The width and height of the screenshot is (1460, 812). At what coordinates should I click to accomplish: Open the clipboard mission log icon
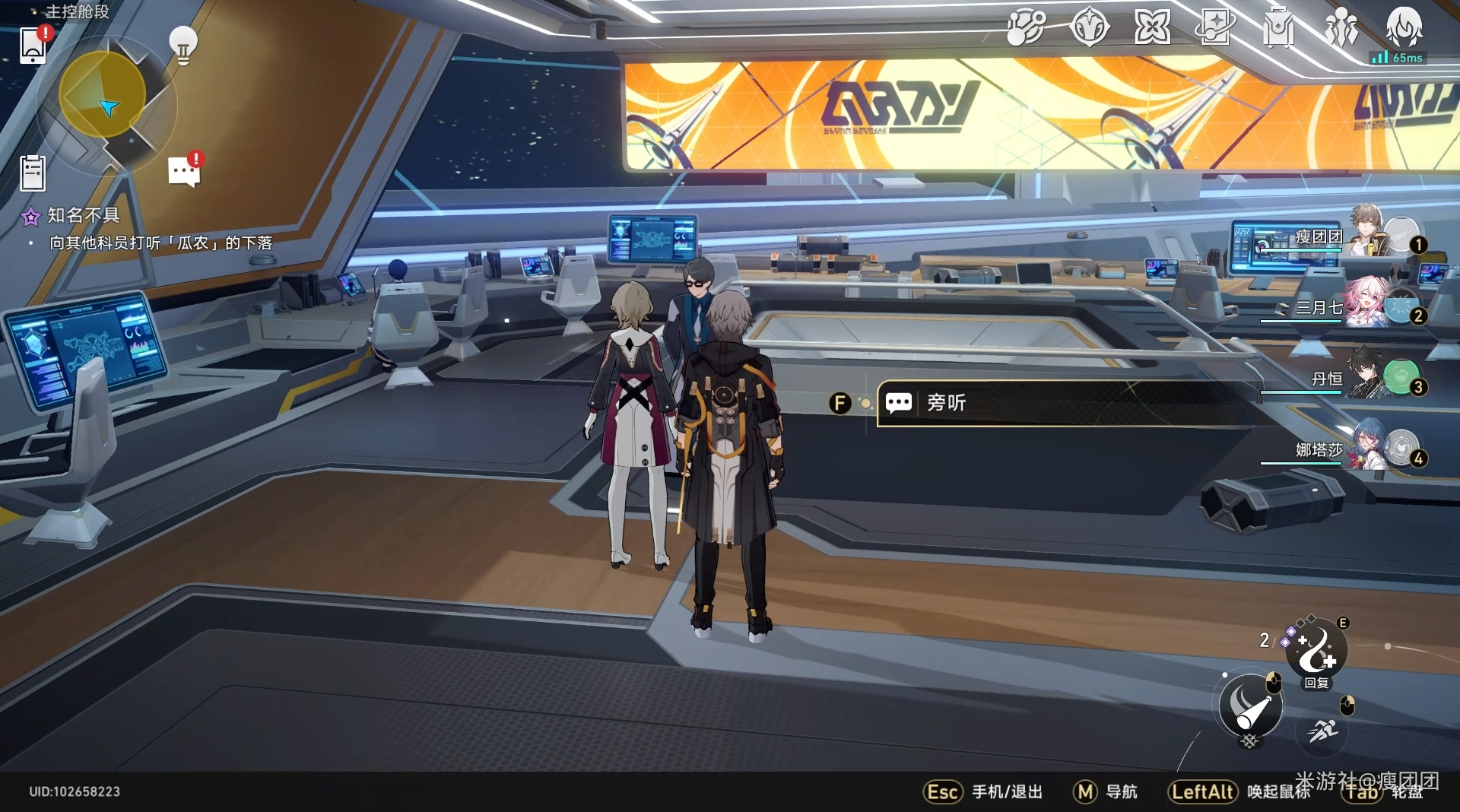[33, 173]
